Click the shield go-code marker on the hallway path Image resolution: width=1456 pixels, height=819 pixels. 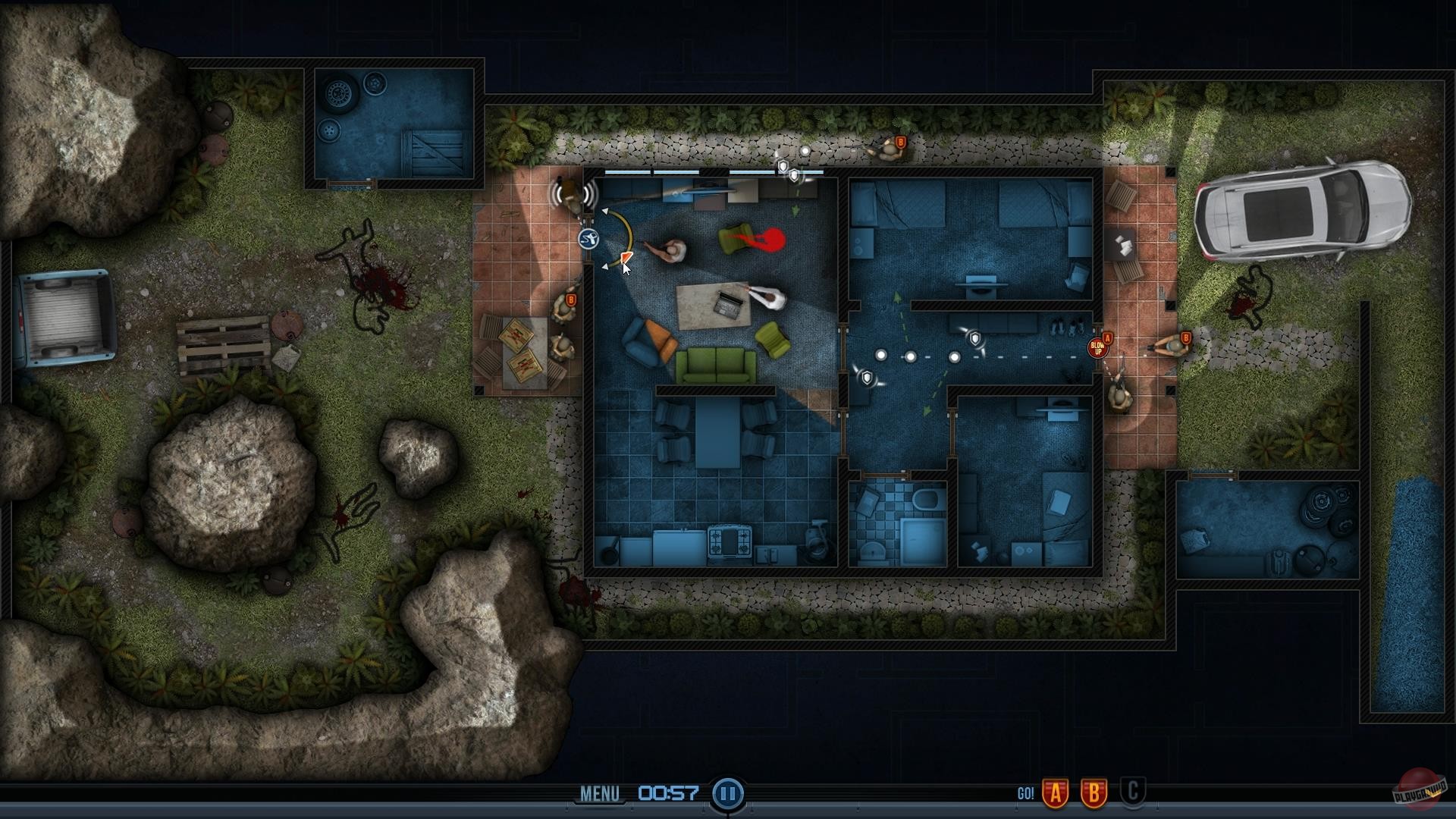[867, 378]
